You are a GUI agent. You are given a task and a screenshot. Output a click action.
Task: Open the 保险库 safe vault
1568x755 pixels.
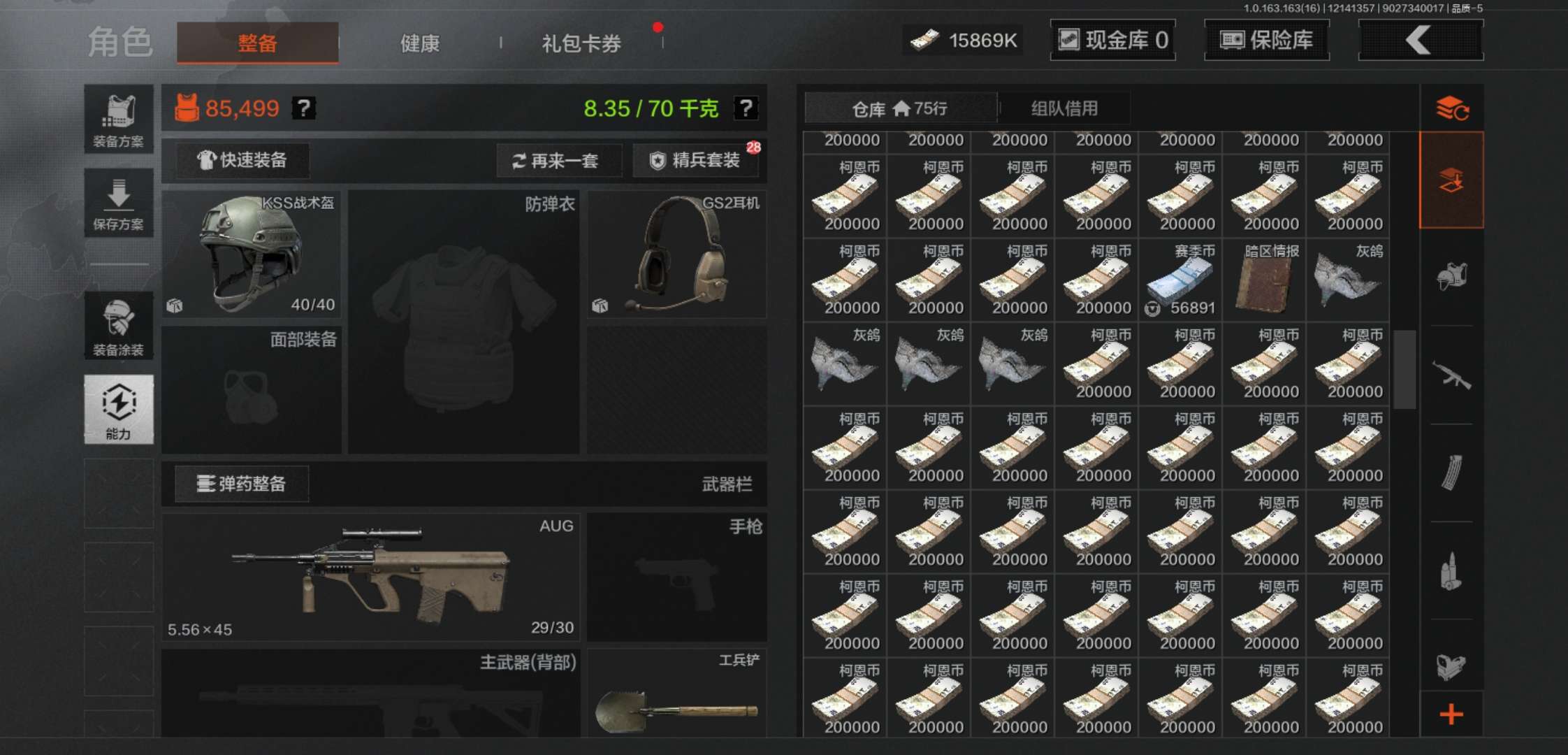tap(1266, 40)
